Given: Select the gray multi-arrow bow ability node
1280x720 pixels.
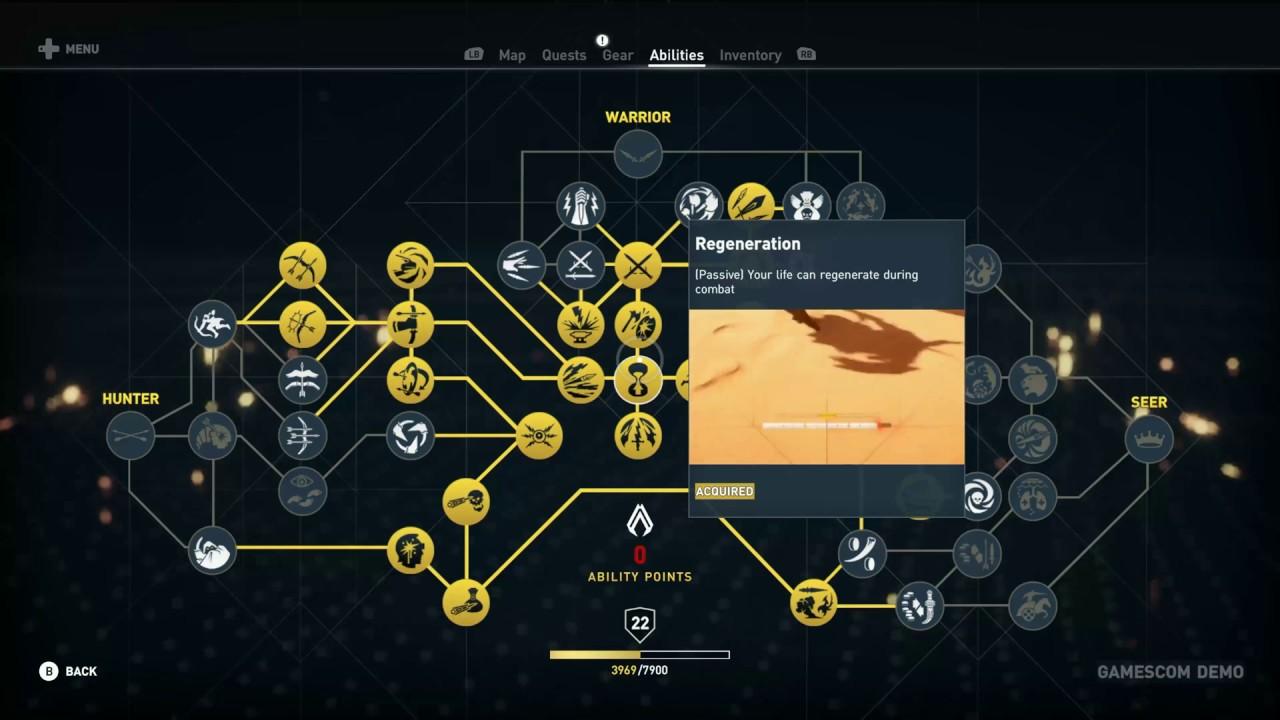Looking at the screenshot, I should pos(302,435).
